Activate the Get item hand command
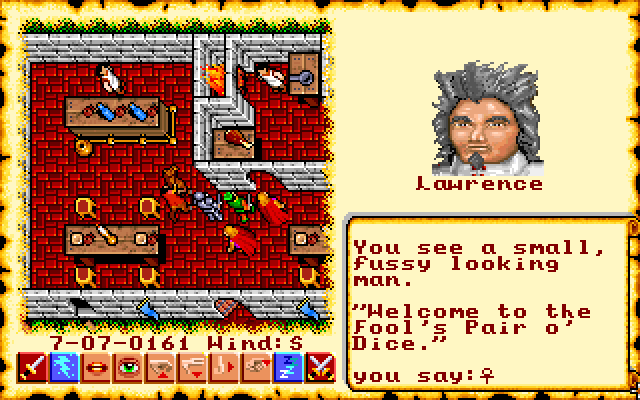The image size is (640, 400). click(161, 368)
